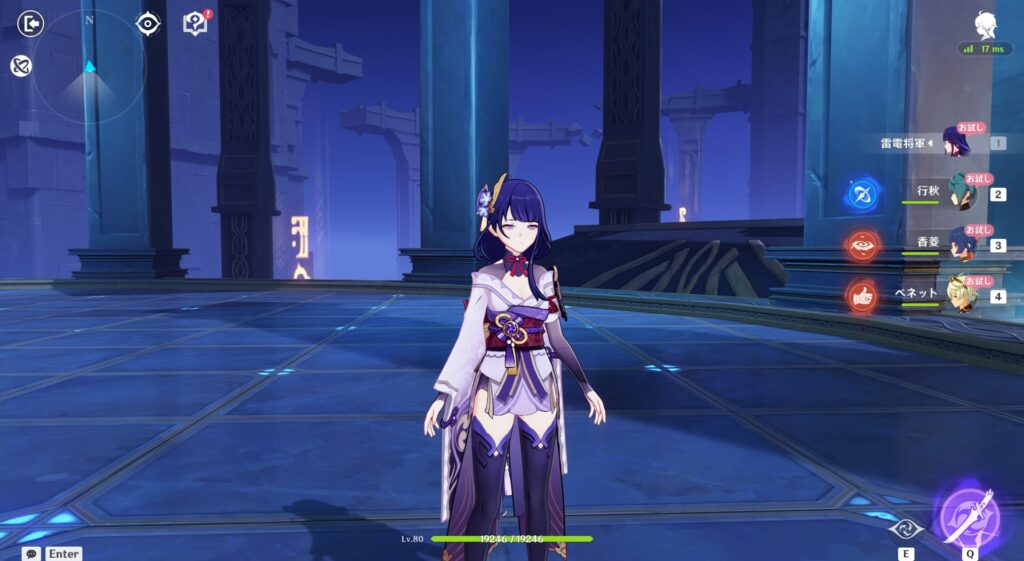The width and height of the screenshot is (1024, 561).
Task: Activate the eye-shaped Elemental Sight icon
Action: click(149, 23)
